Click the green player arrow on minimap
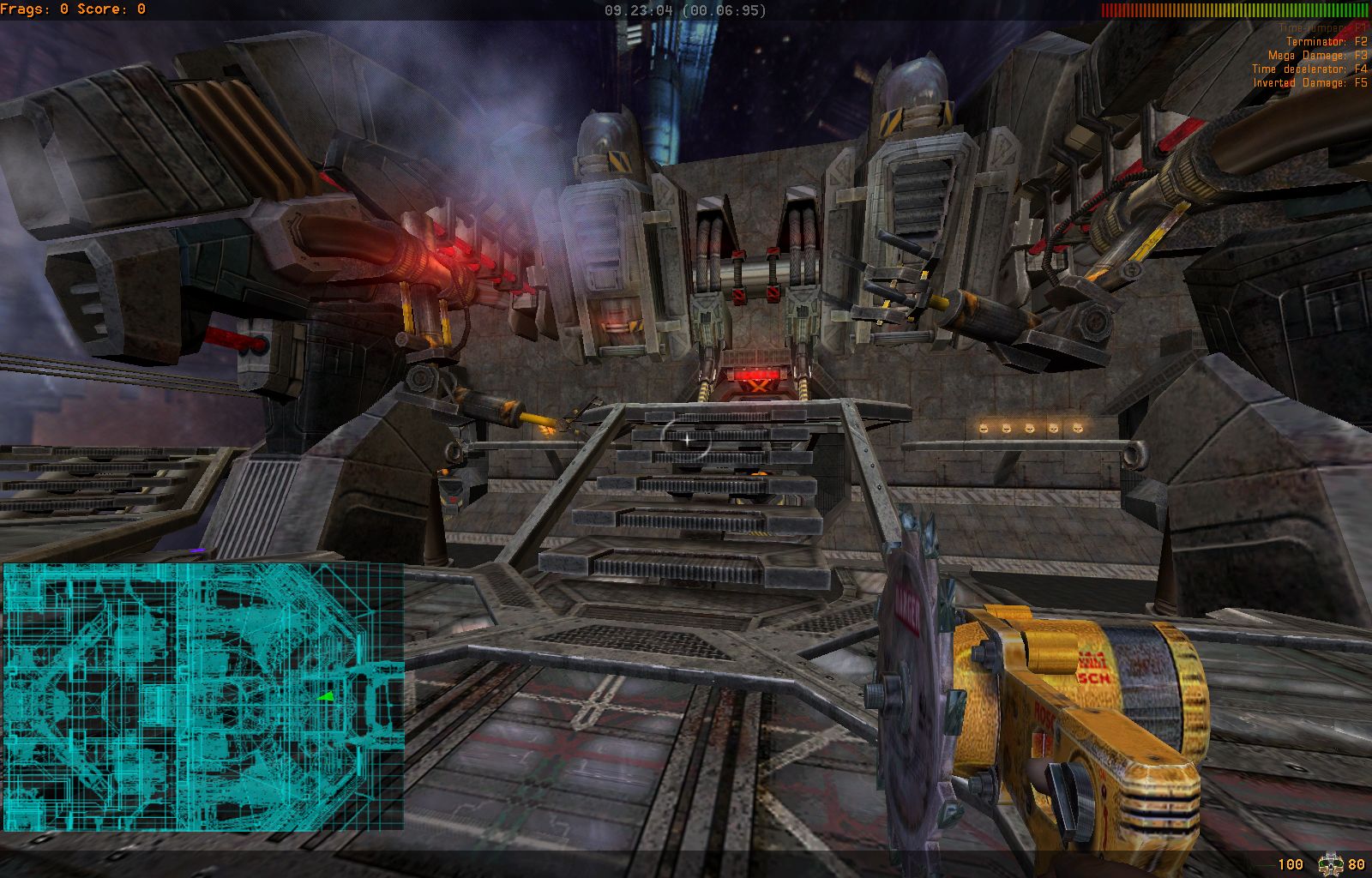Image resolution: width=1372 pixels, height=878 pixels. pyautogui.click(x=325, y=696)
